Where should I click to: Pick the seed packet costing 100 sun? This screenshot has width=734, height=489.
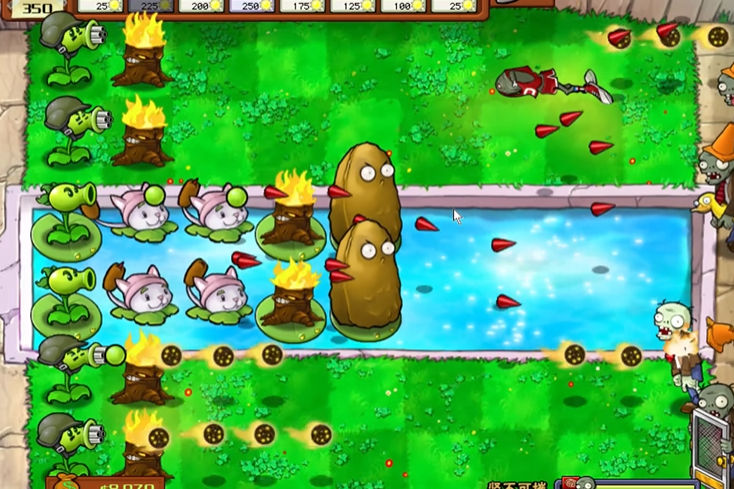pyautogui.click(x=402, y=6)
